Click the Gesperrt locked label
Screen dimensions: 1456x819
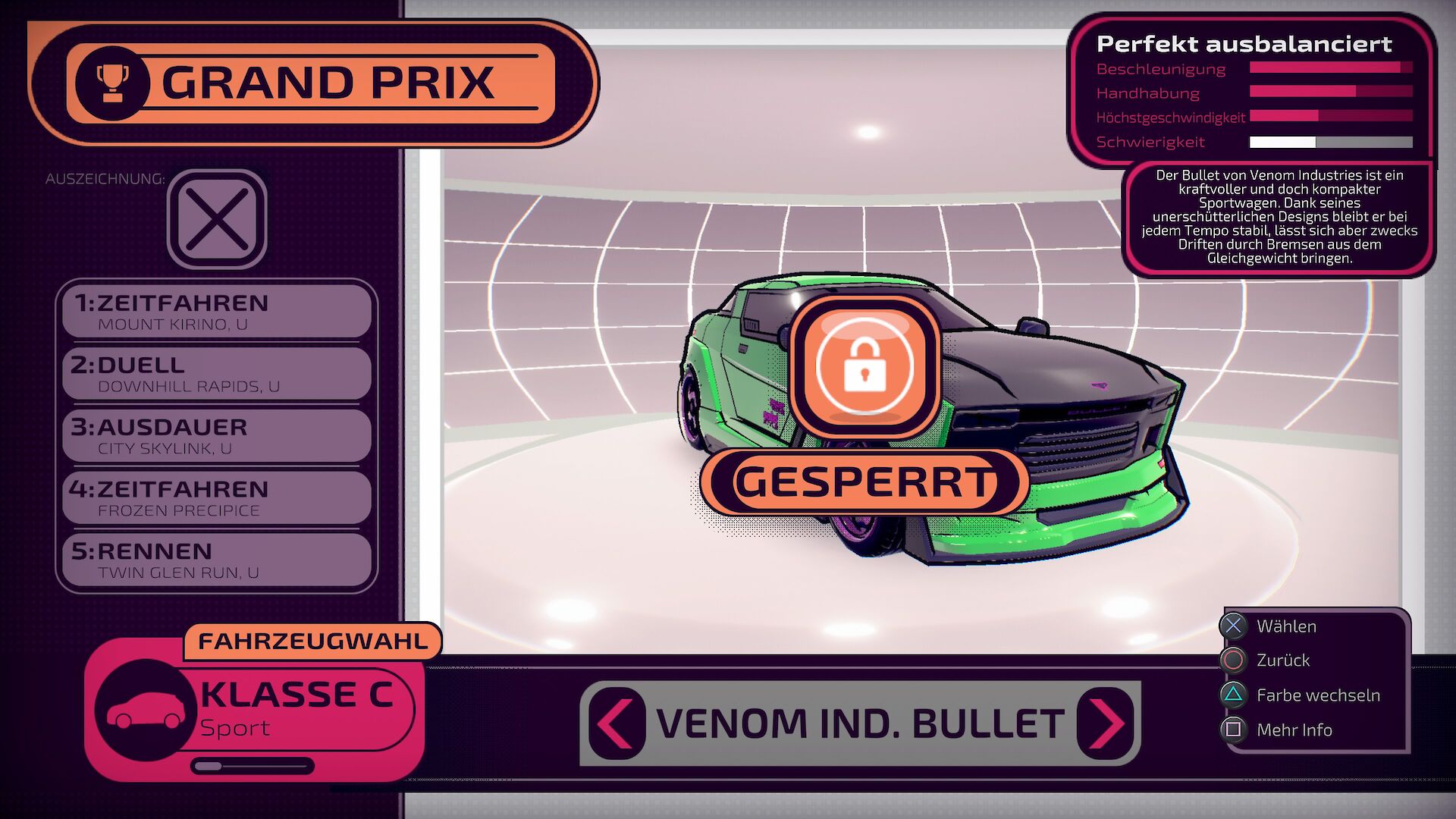(x=864, y=482)
